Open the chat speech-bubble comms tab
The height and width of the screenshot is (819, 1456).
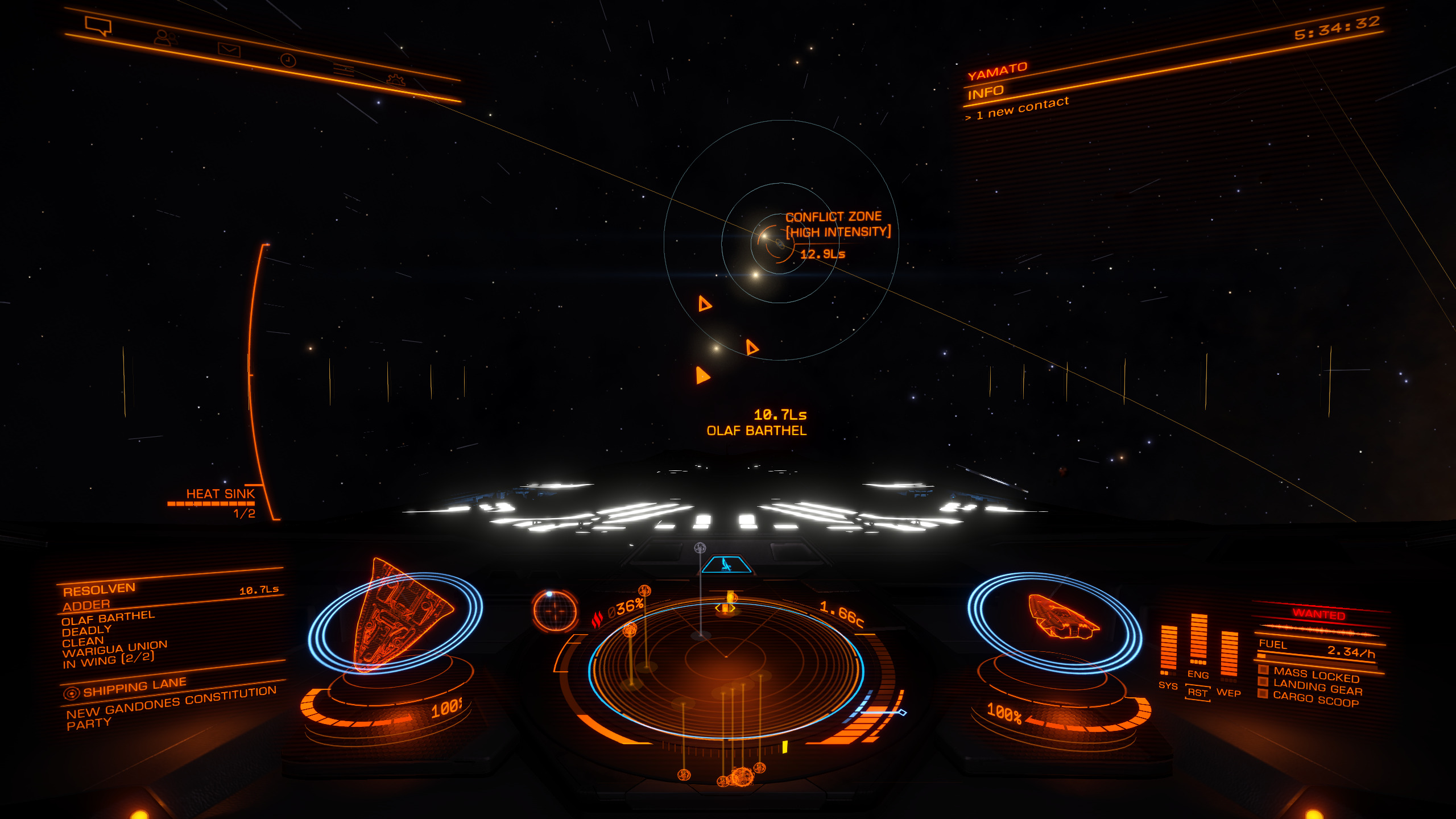point(98,26)
